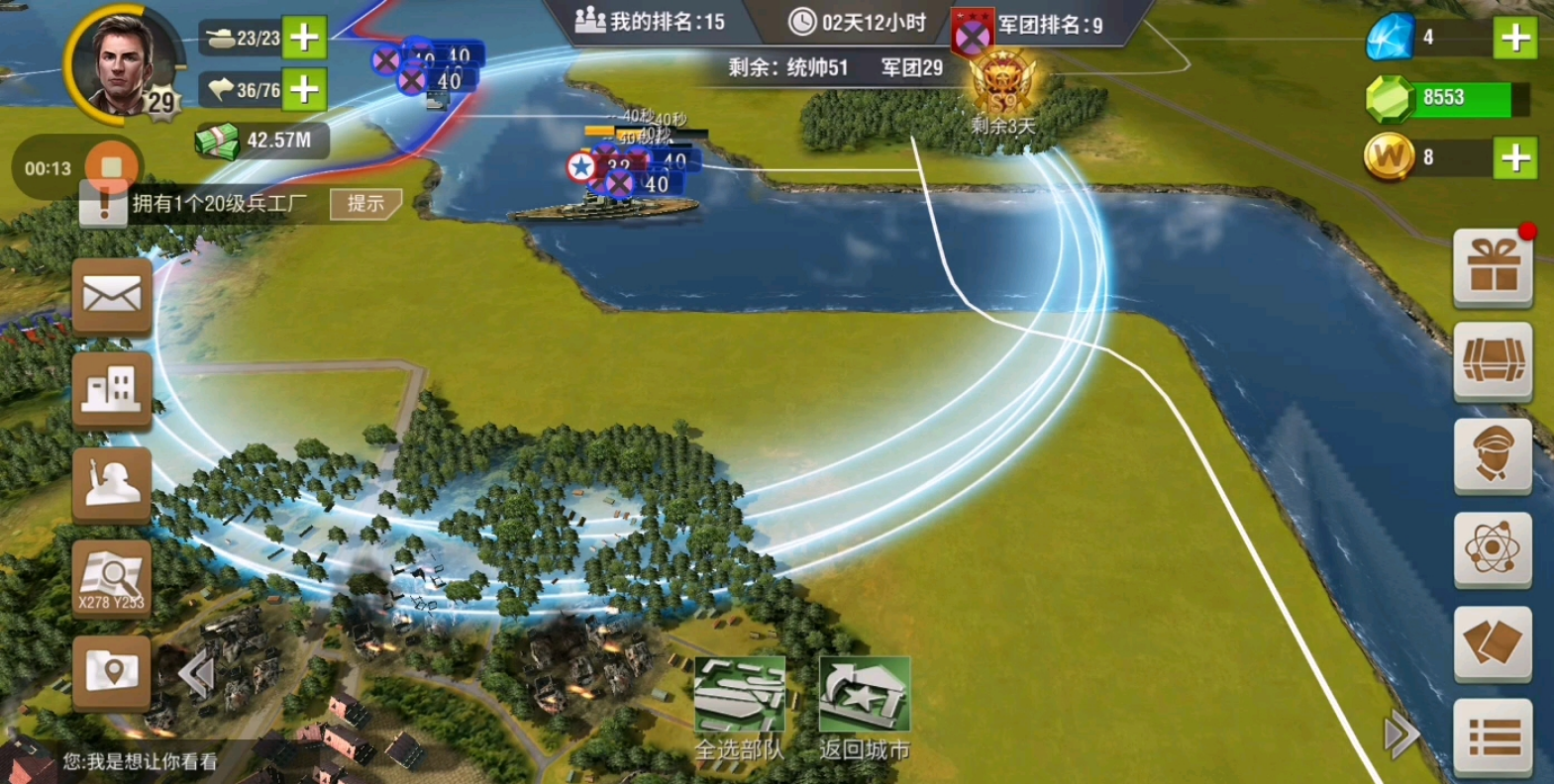Open the list menu button
This screenshot has width=1554, height=784.
[1493, 736]
